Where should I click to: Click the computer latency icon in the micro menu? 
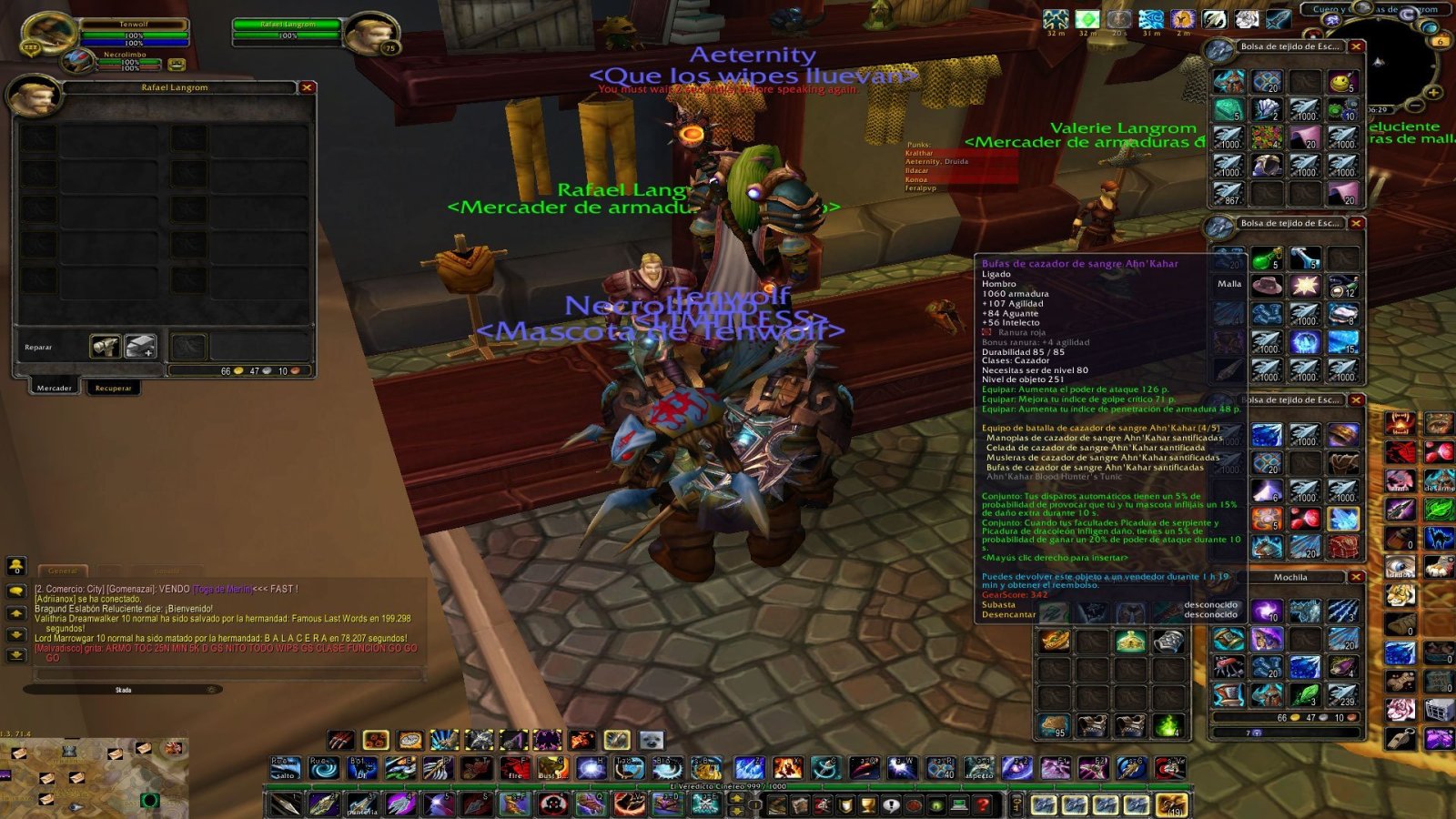tap(960, 803)
